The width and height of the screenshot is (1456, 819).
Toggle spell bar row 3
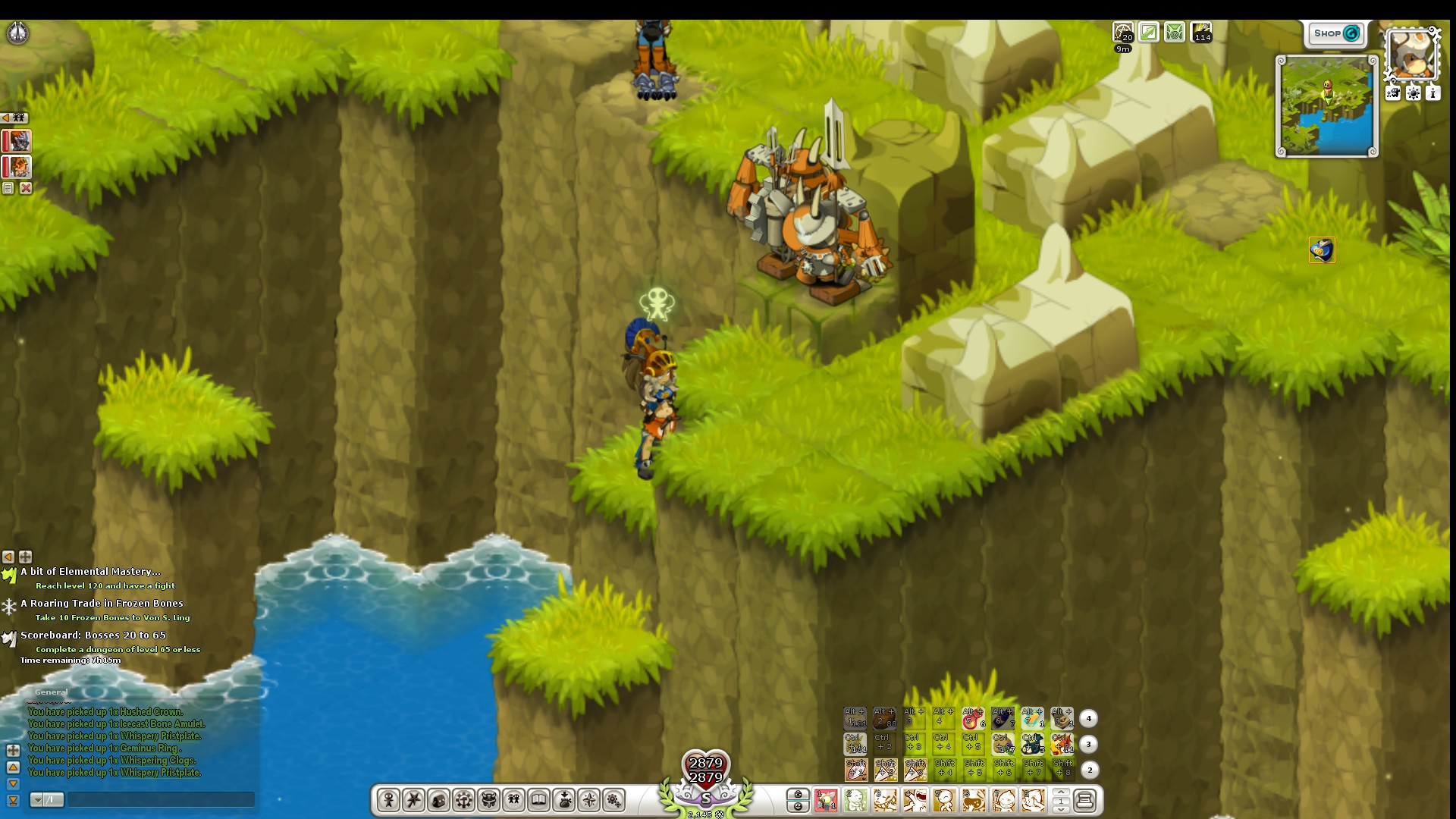[x=1090, y=745]
